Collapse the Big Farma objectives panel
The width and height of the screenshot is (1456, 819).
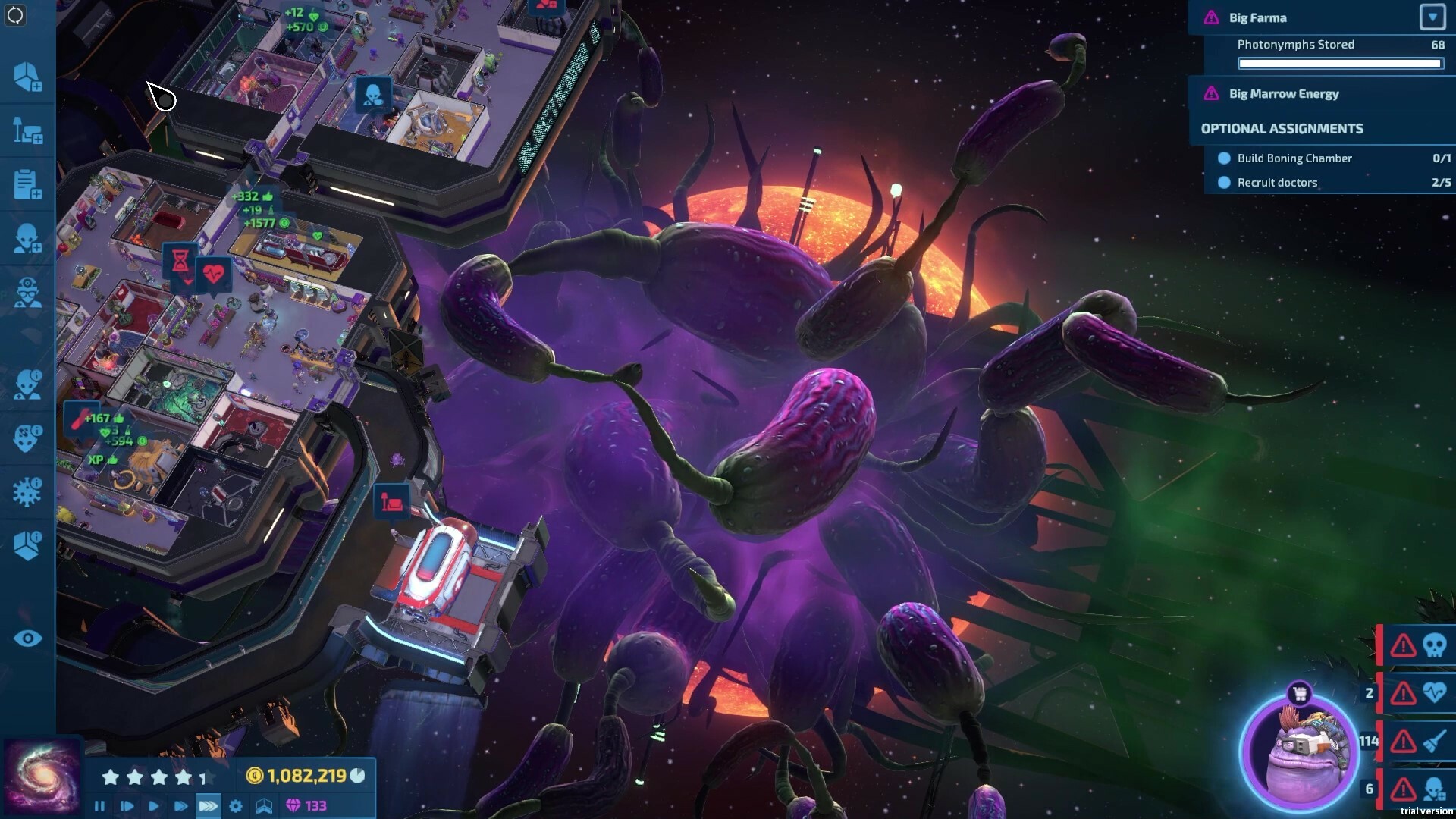(1433, 17)
